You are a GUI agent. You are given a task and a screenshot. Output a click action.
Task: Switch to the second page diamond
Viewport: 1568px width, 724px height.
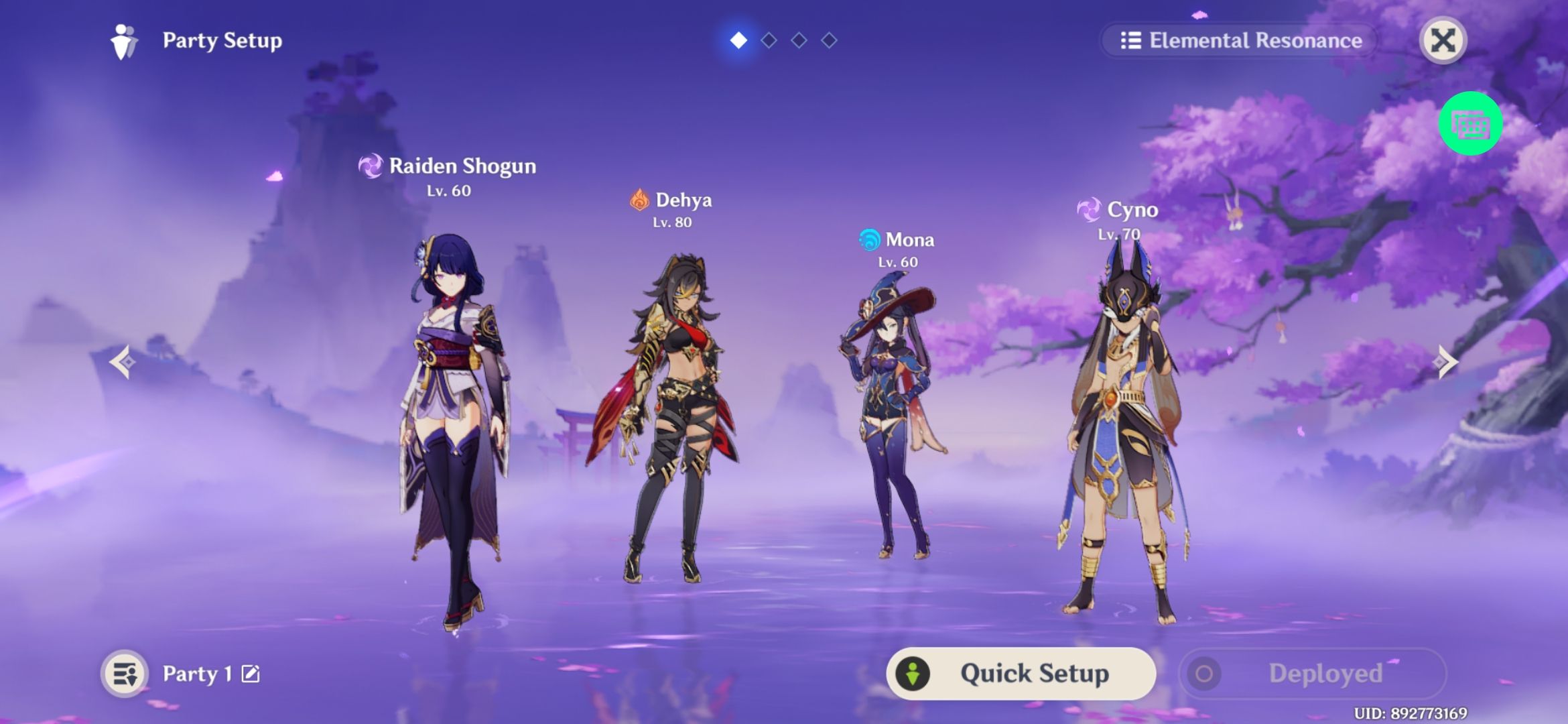pyautogui.click(x=768, y=39)
